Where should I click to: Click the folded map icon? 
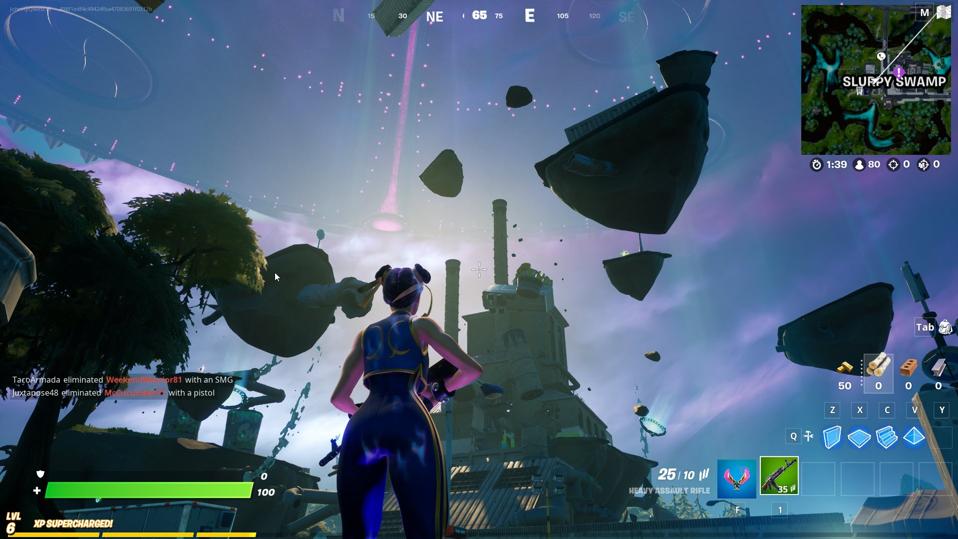pyautogui.click(x=942, y=13)
